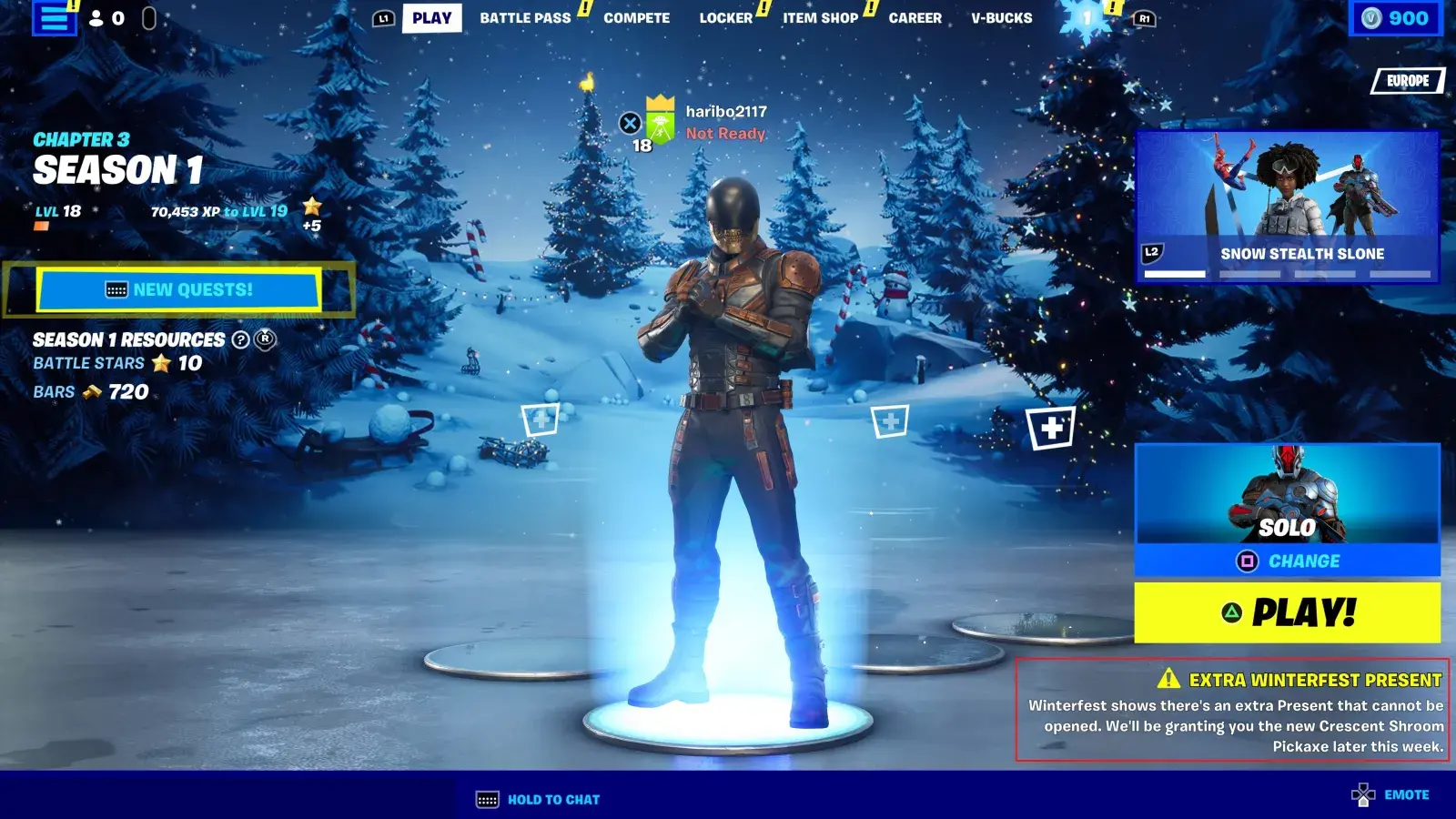Click the warning triangle on Extra Winterfest Present
The height and width of the screenshot is (819, 1456).
click(x=1169, y=679)
